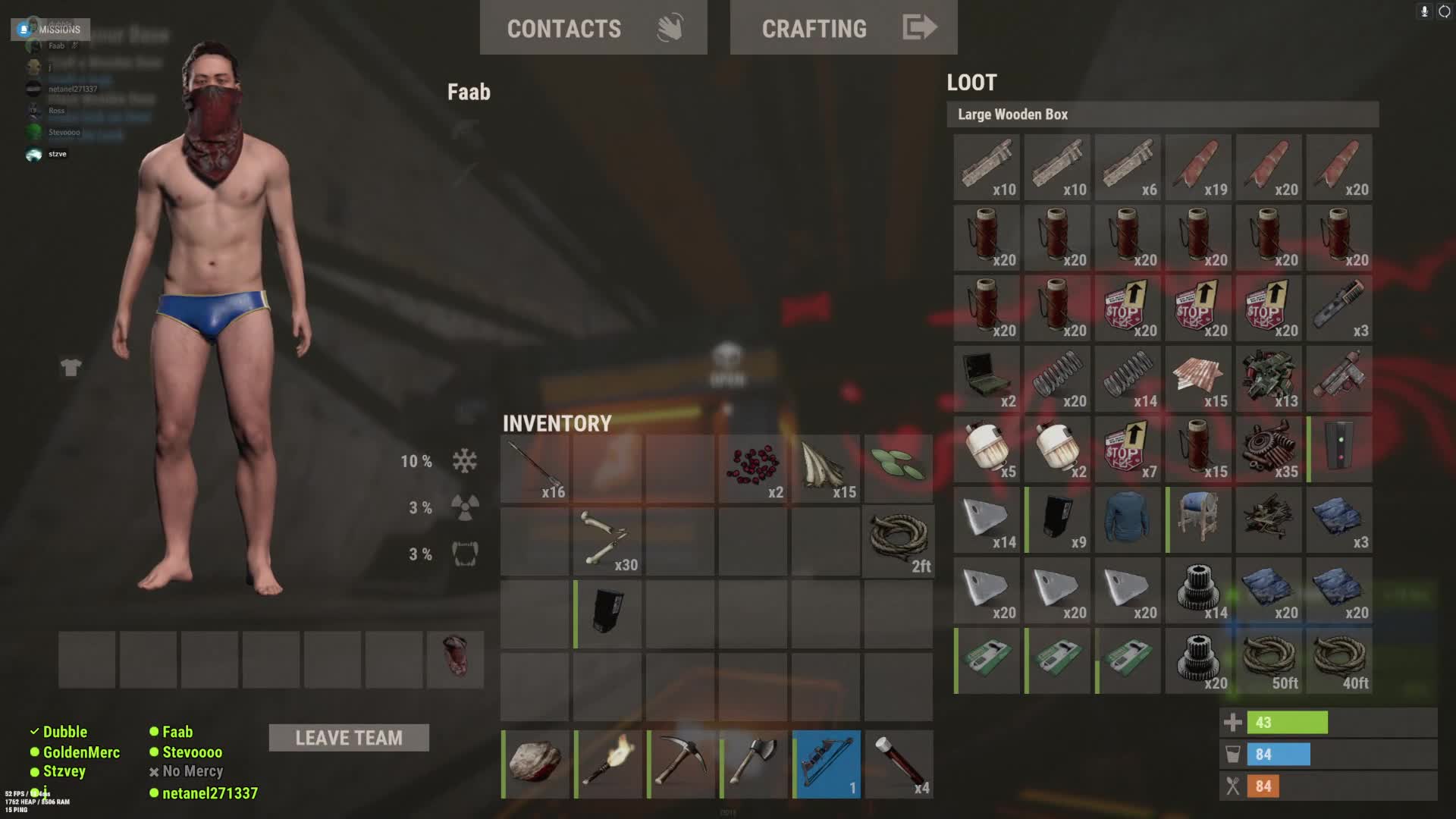Image resolution: width=1456 pixels, height=819 pixels.
Task: Open the Contacts panel
Action: pyautogui.click(x=593, y=28)
